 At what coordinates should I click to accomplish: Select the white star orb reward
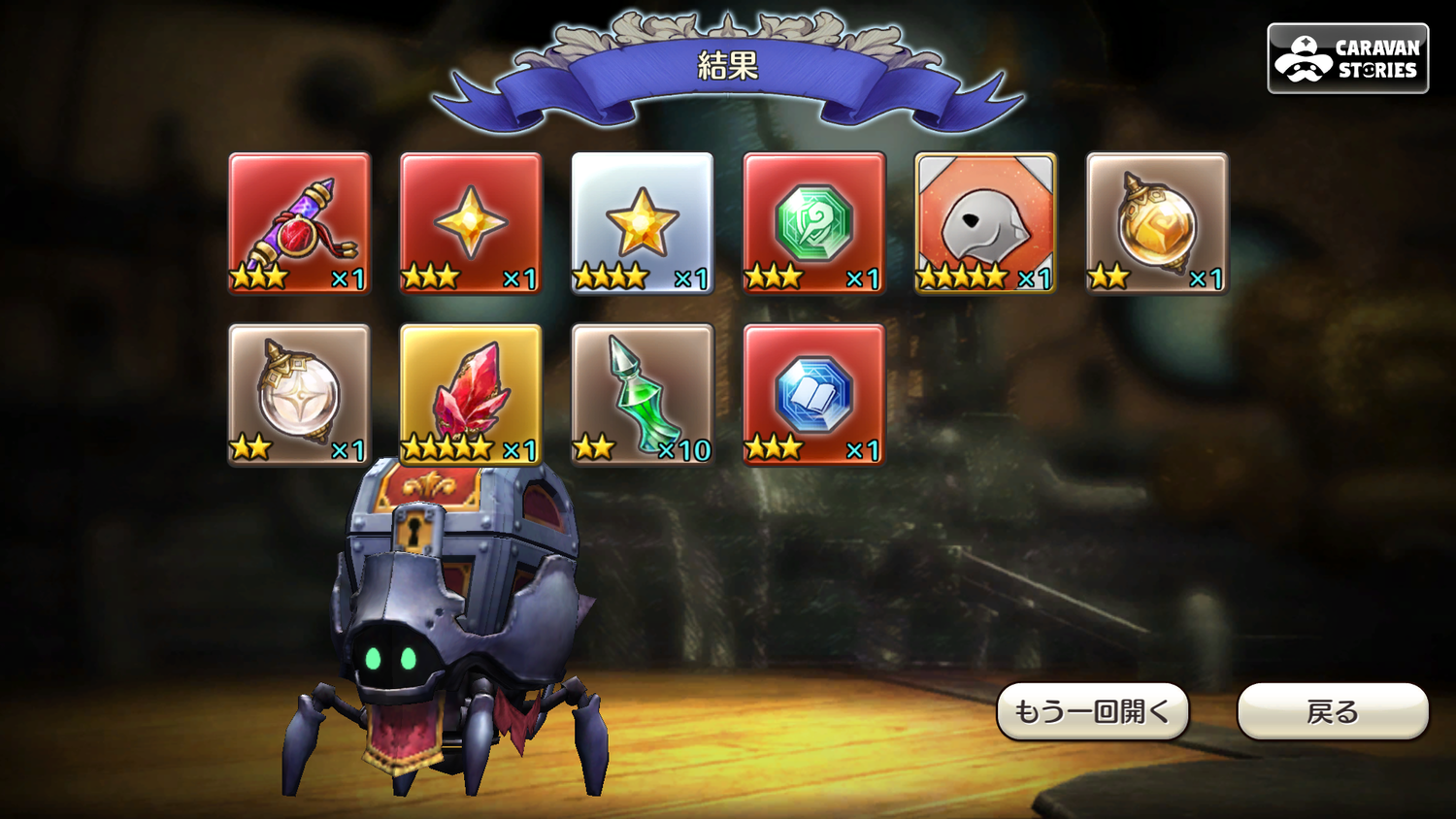pos(300,394)
